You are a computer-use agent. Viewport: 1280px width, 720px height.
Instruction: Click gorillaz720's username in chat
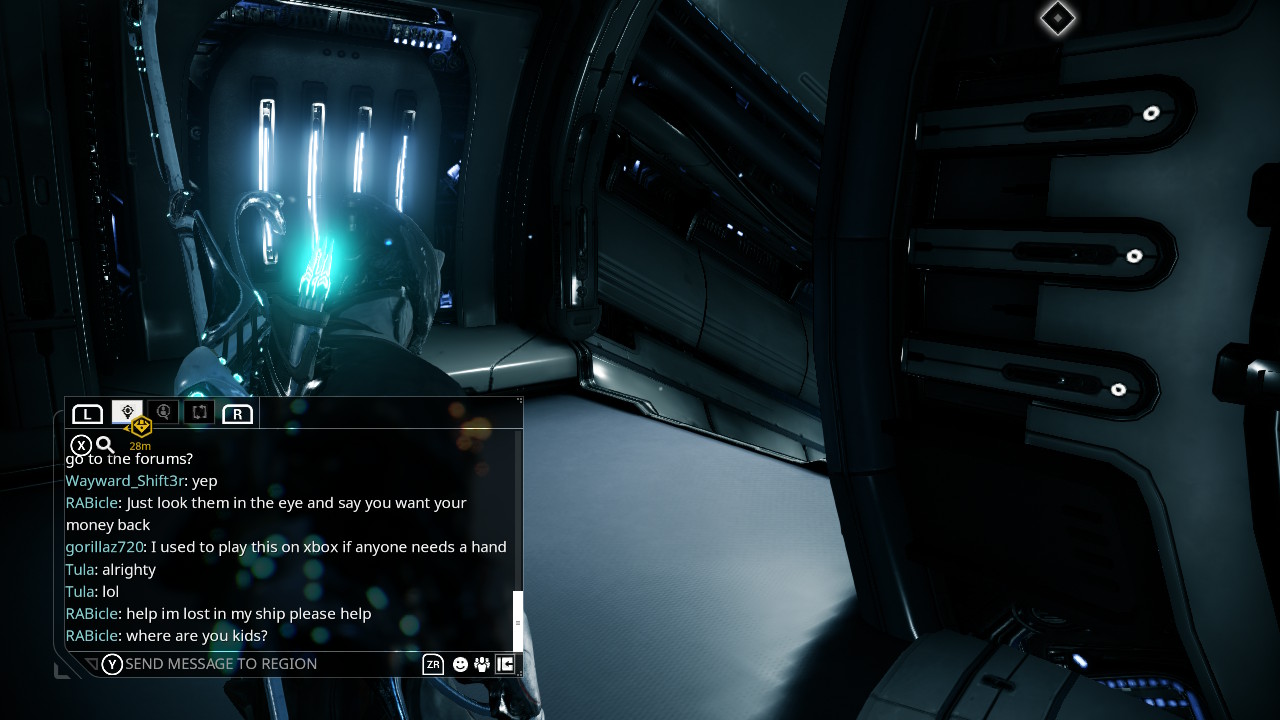(x=104, y=547)
